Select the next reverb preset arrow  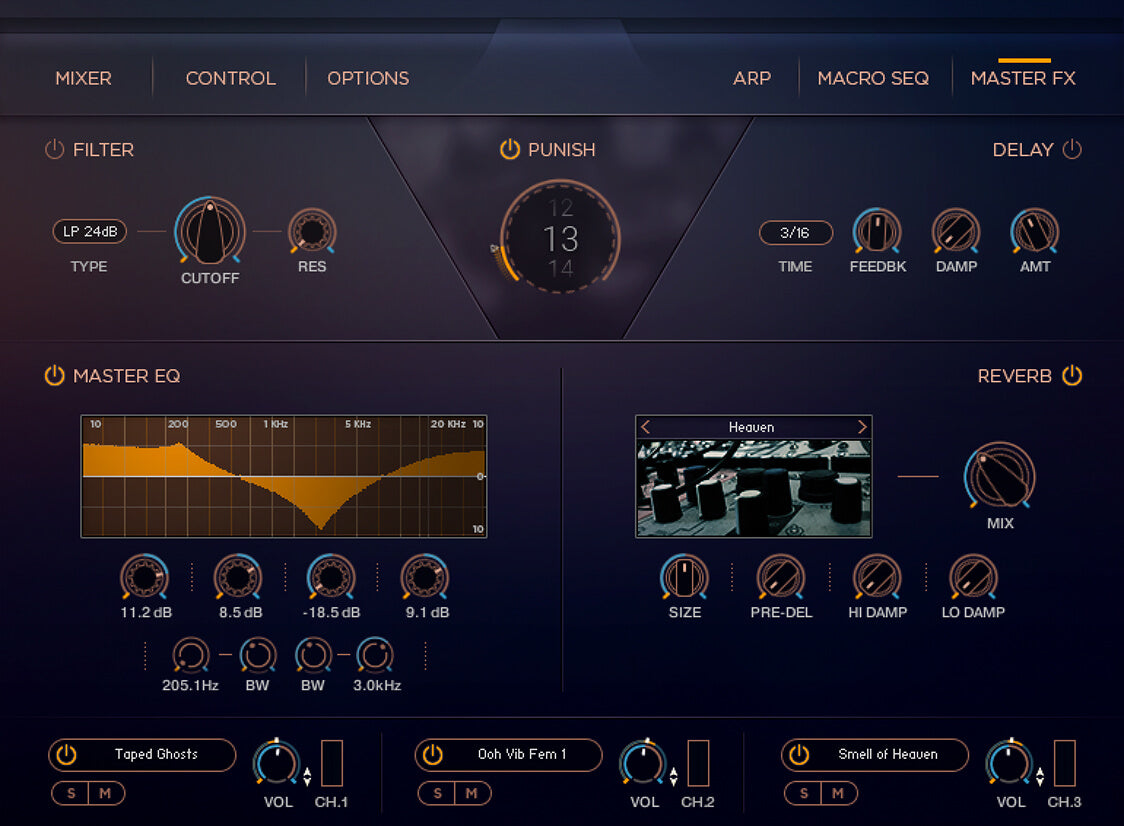point(862,427)
